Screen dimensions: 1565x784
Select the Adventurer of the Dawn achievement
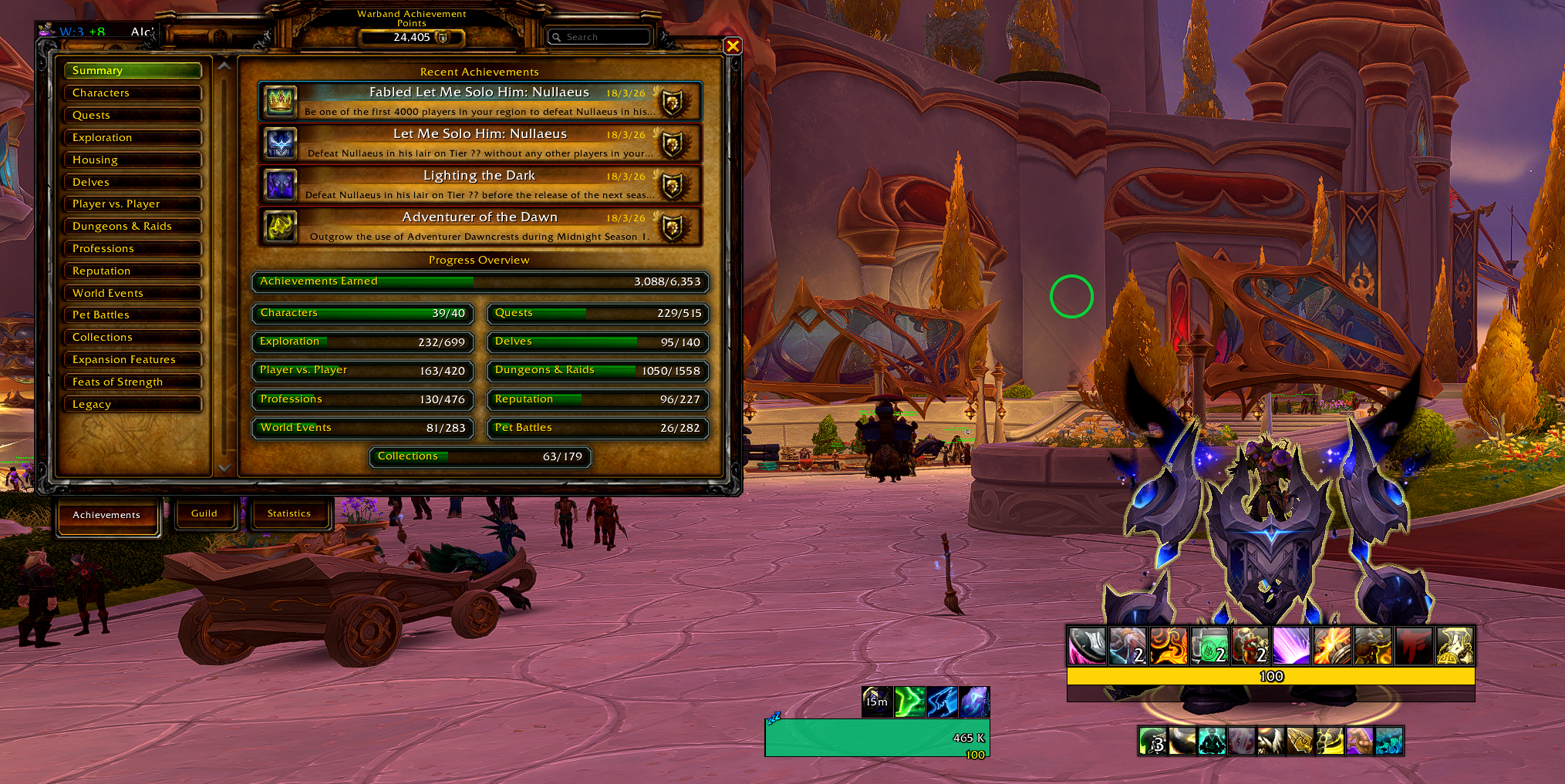[479, 226]
